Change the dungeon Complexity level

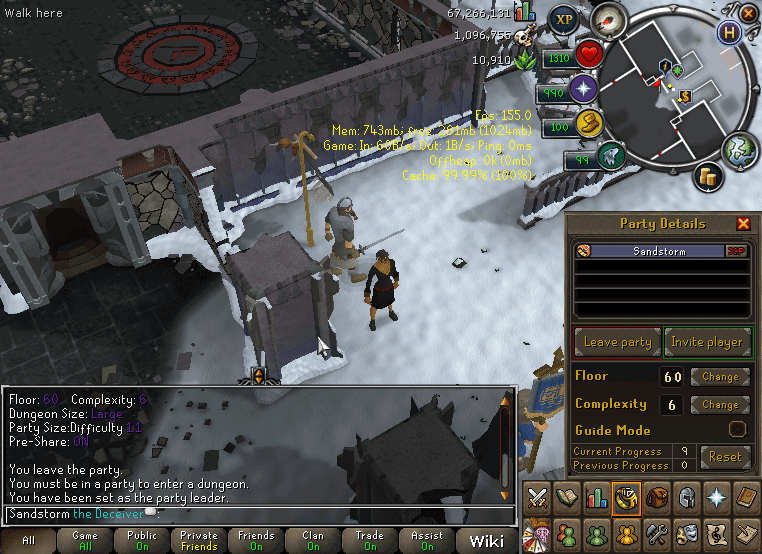720,405
